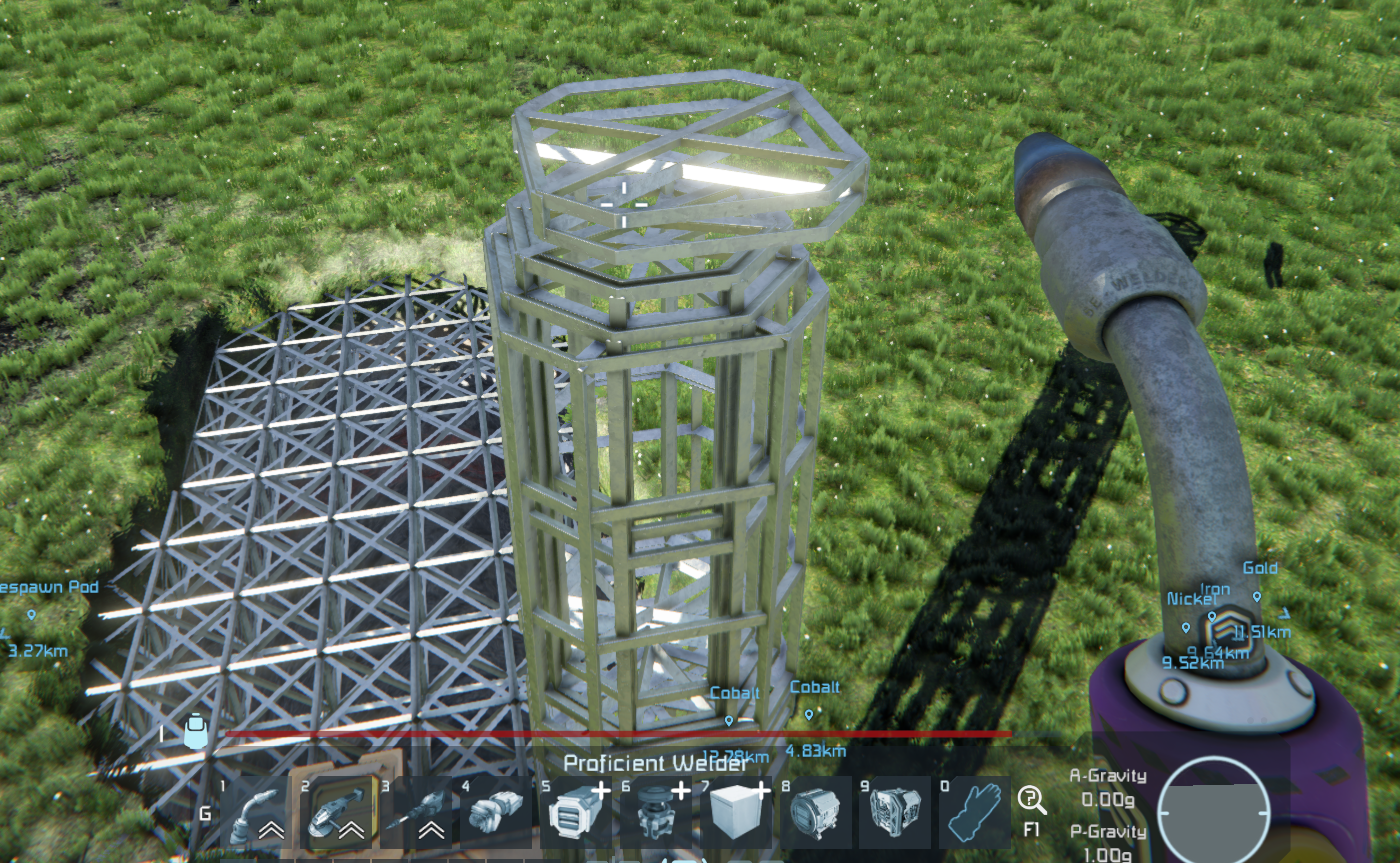This screenshot has height=863, width=1400.
Task: Pick the round block in slot 8
Action: [813, 812]
